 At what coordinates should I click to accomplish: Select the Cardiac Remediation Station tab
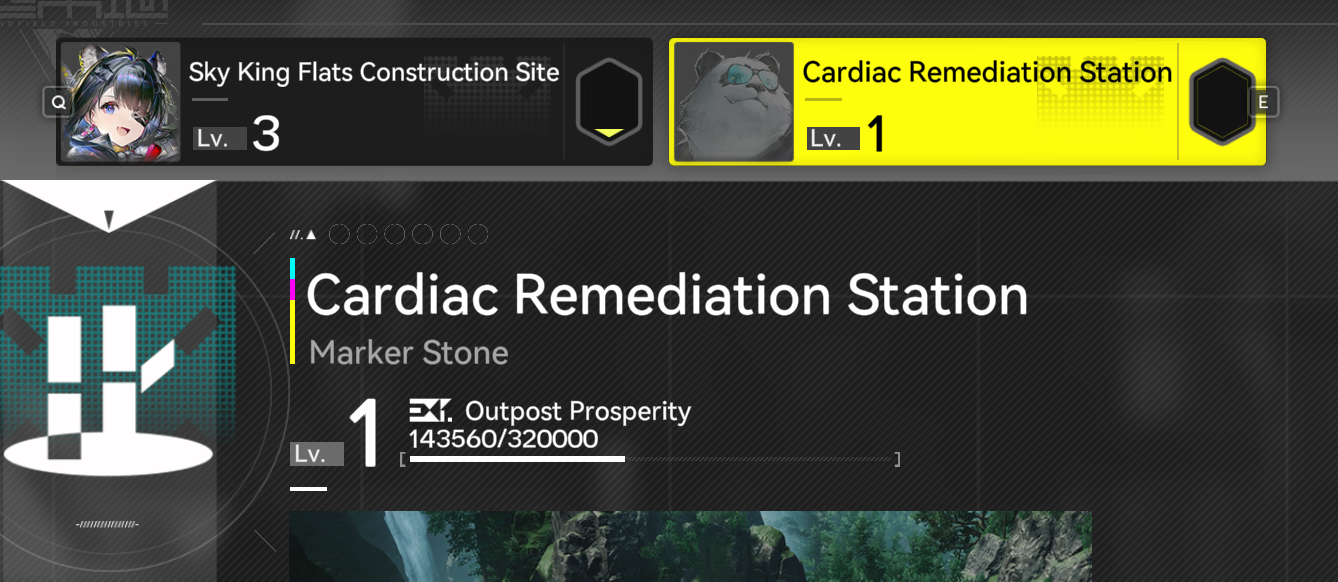(x=966, y=102)
